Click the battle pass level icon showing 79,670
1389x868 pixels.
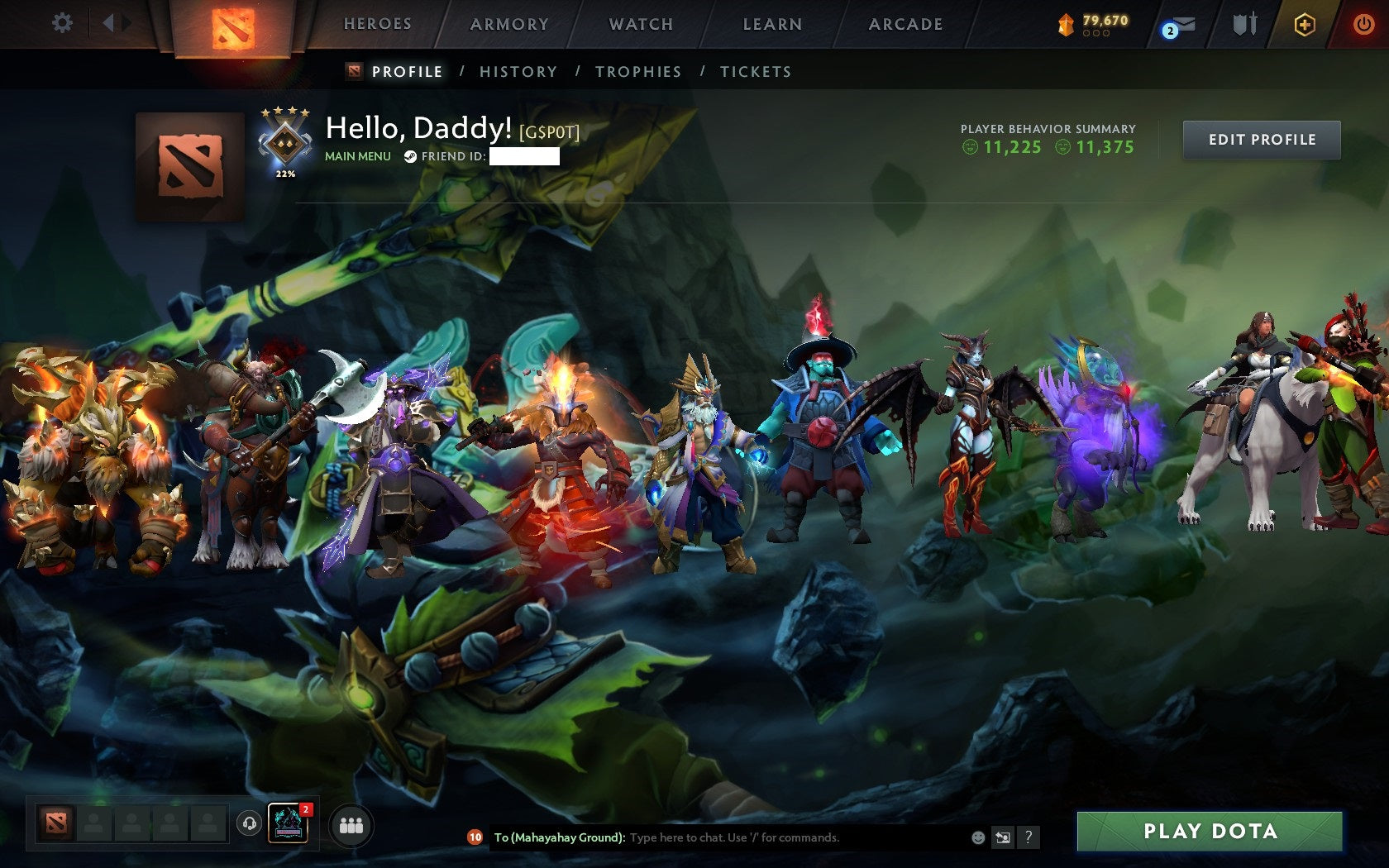click(x=1090, y=24)
